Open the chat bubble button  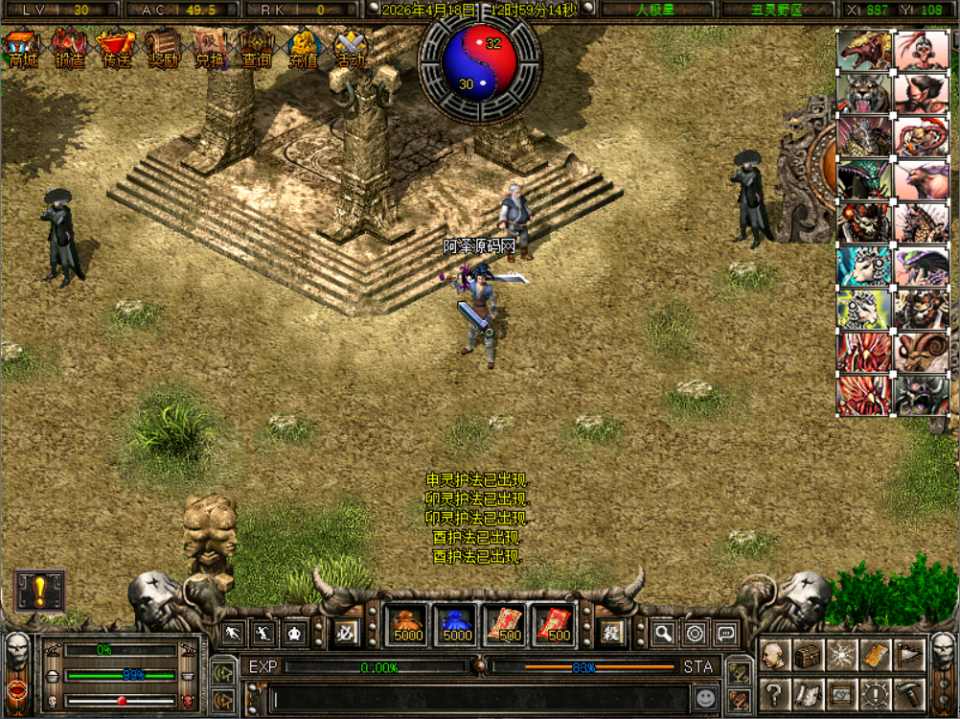pos(725,632)
